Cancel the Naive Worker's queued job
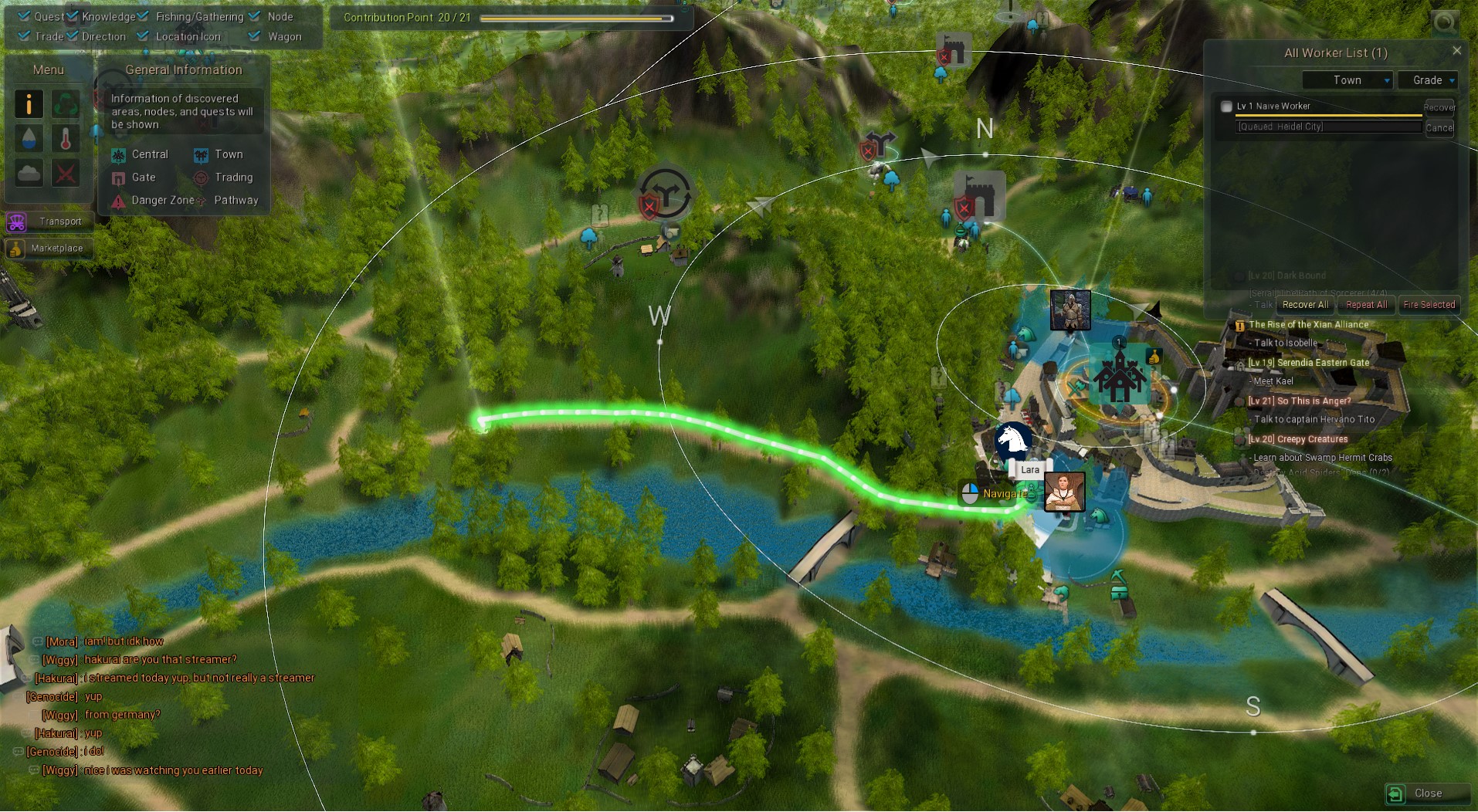The image size is (1478, 812). click(1439, 128)
